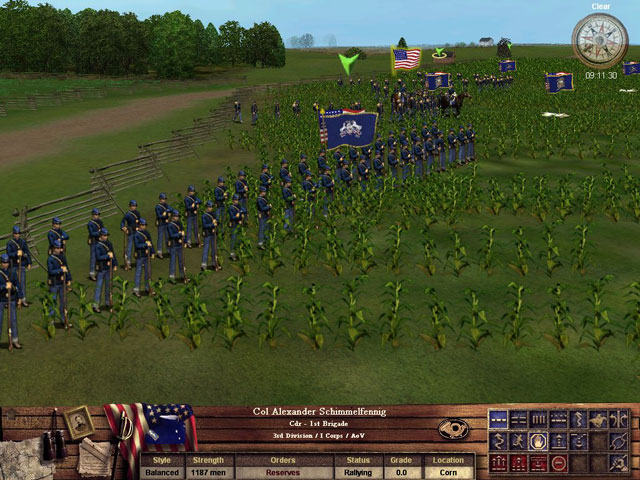Select the single line formation button

click(498, 420)
